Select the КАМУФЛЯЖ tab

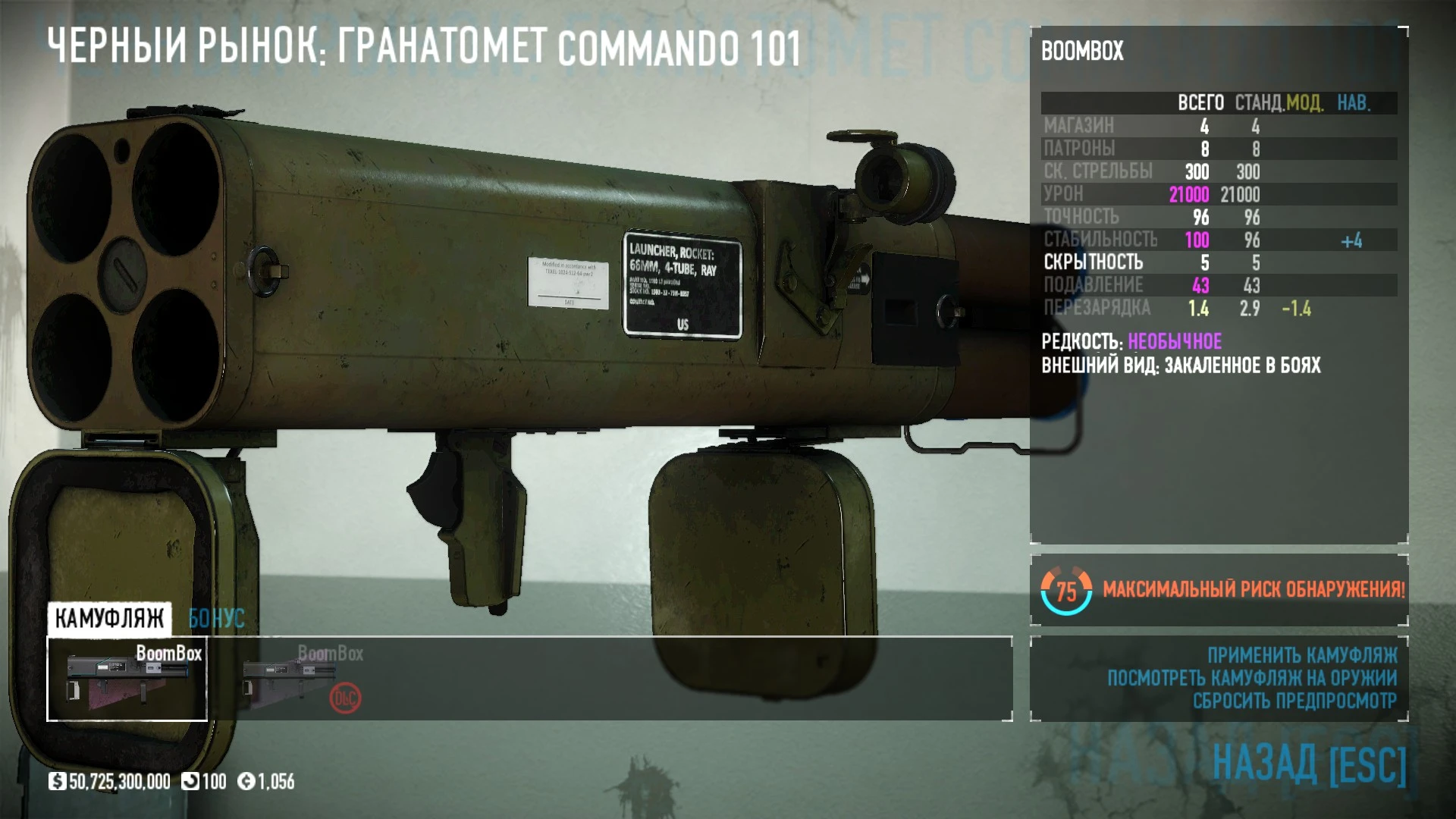coord(109,618)
